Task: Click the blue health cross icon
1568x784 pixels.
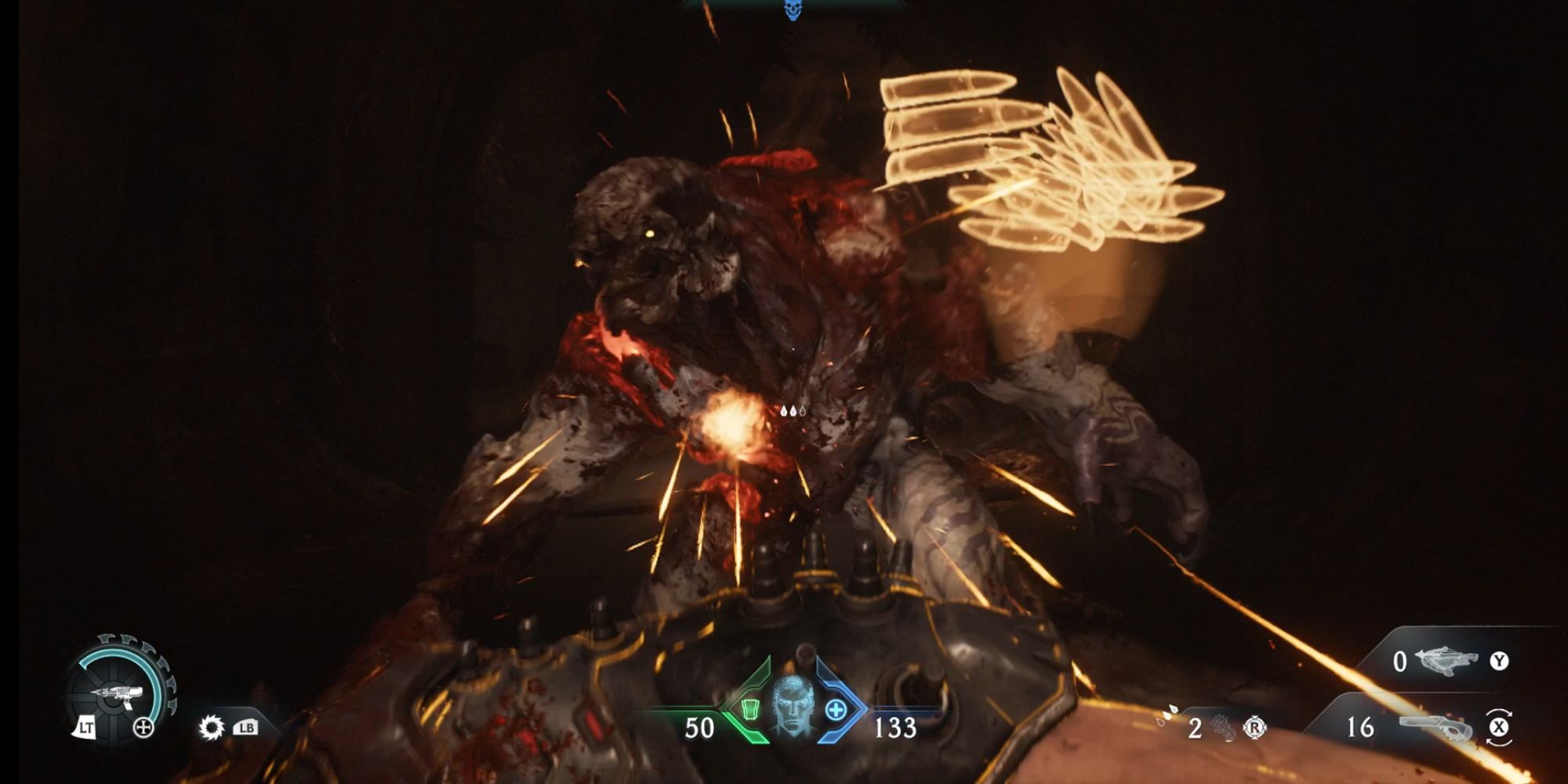Action: click(x=836, y=710)
